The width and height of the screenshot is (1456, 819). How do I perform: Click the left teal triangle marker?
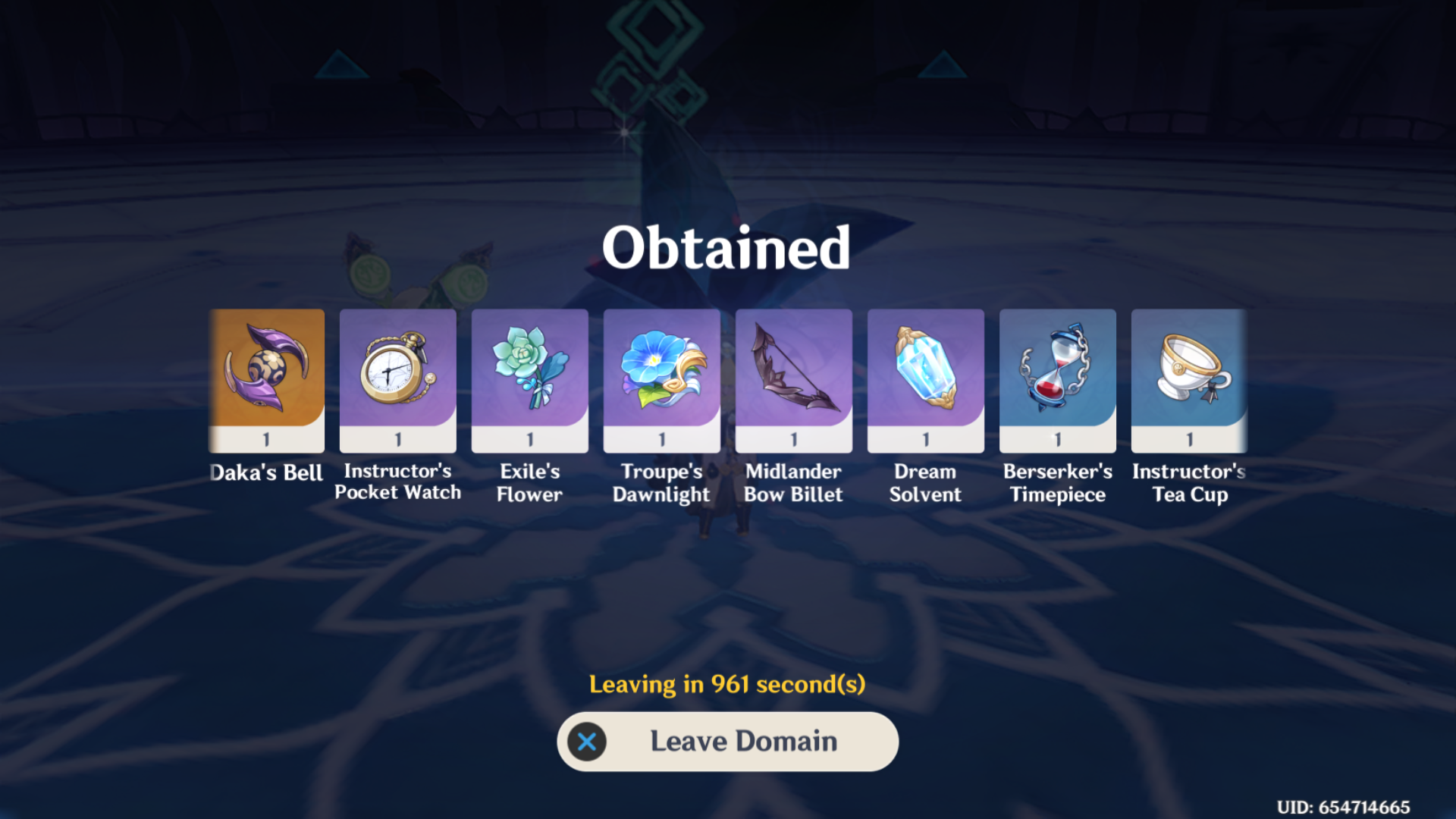click(x=340, y=67)
